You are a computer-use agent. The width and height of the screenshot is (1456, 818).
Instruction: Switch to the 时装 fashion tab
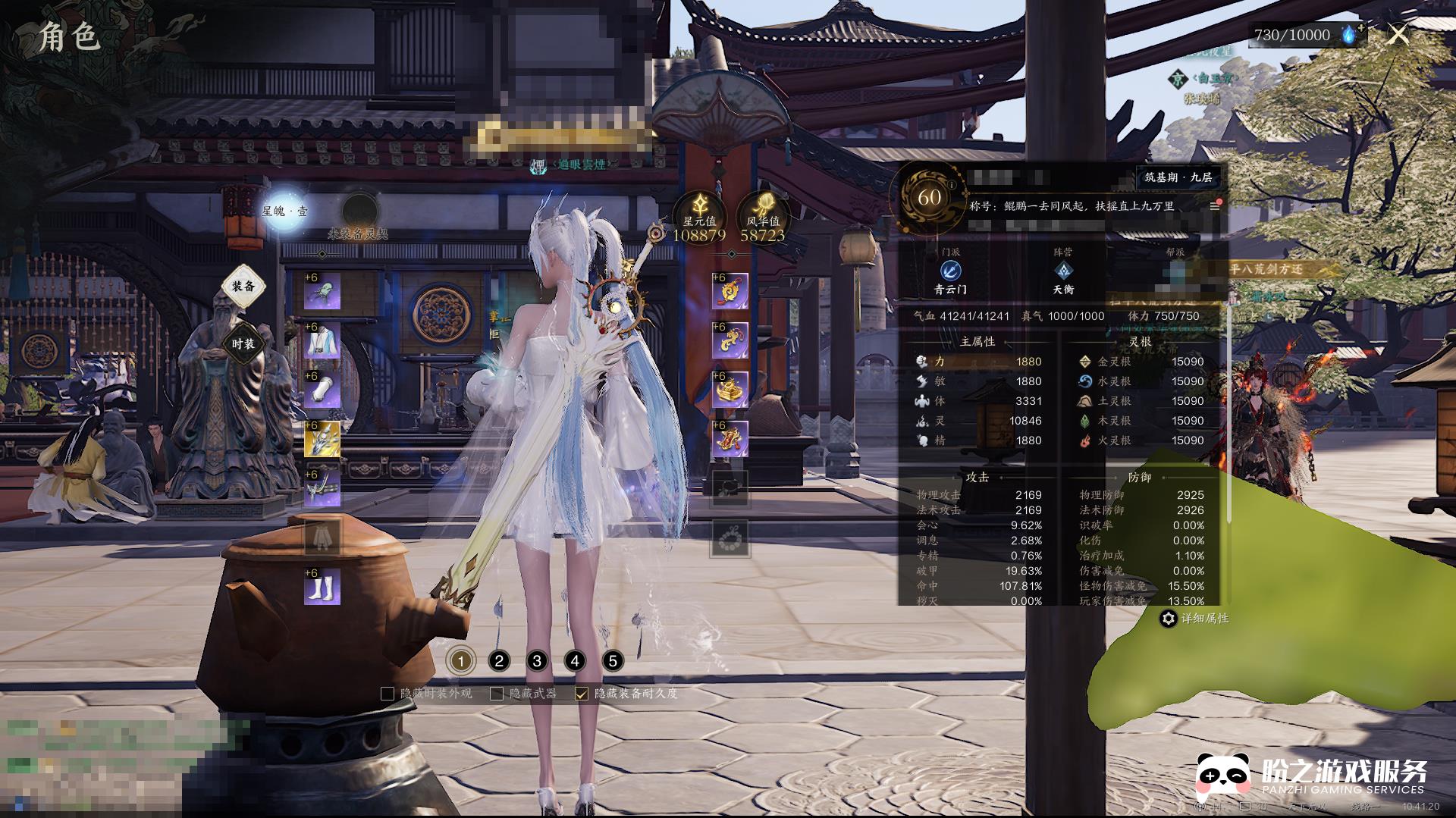(243, 344)
